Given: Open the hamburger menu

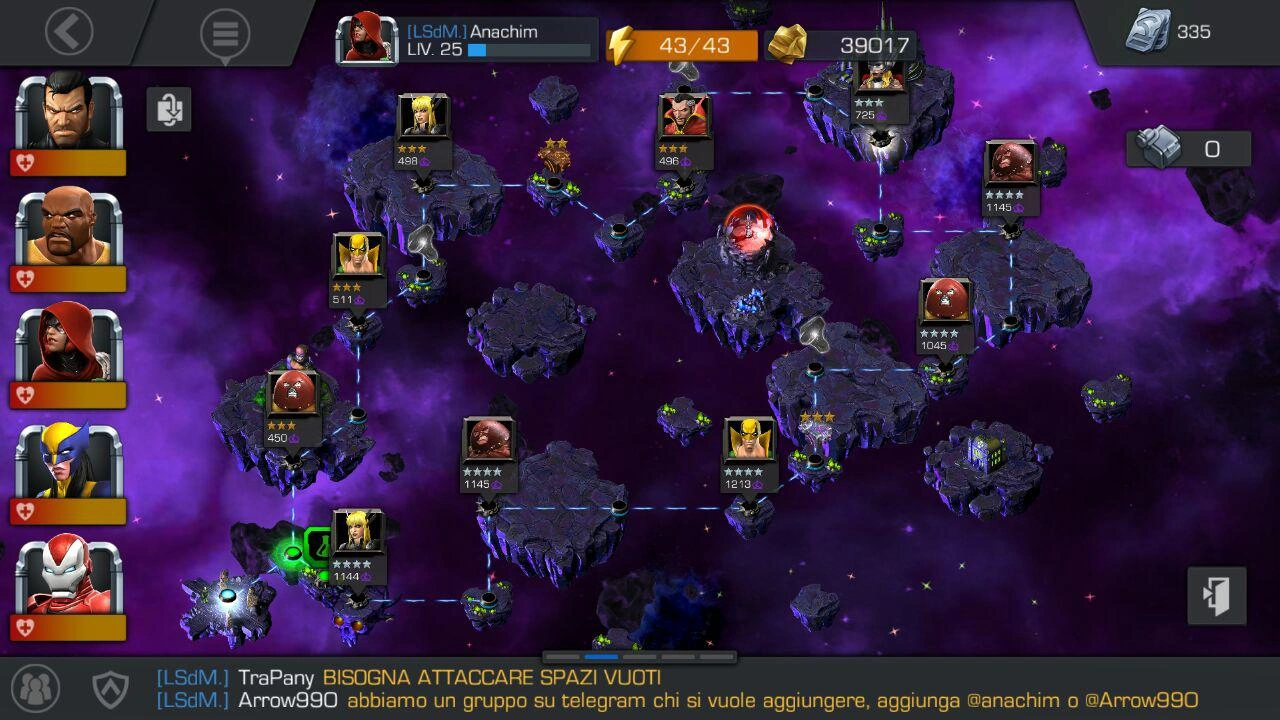Looking at the screenshot, I should (225, 34).
